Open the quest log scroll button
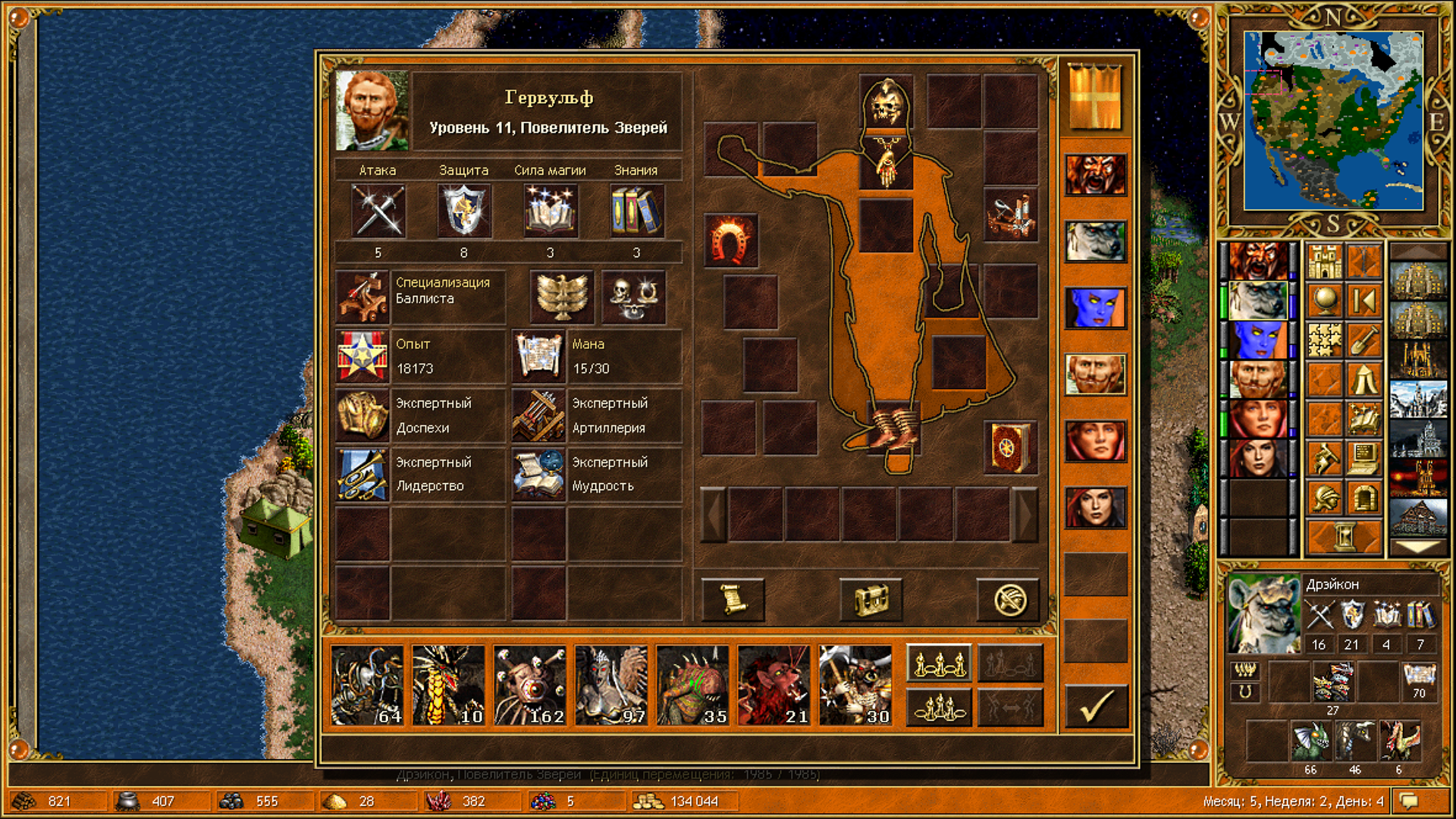This screenshot has height=819, width=1456. pos(733,600)
